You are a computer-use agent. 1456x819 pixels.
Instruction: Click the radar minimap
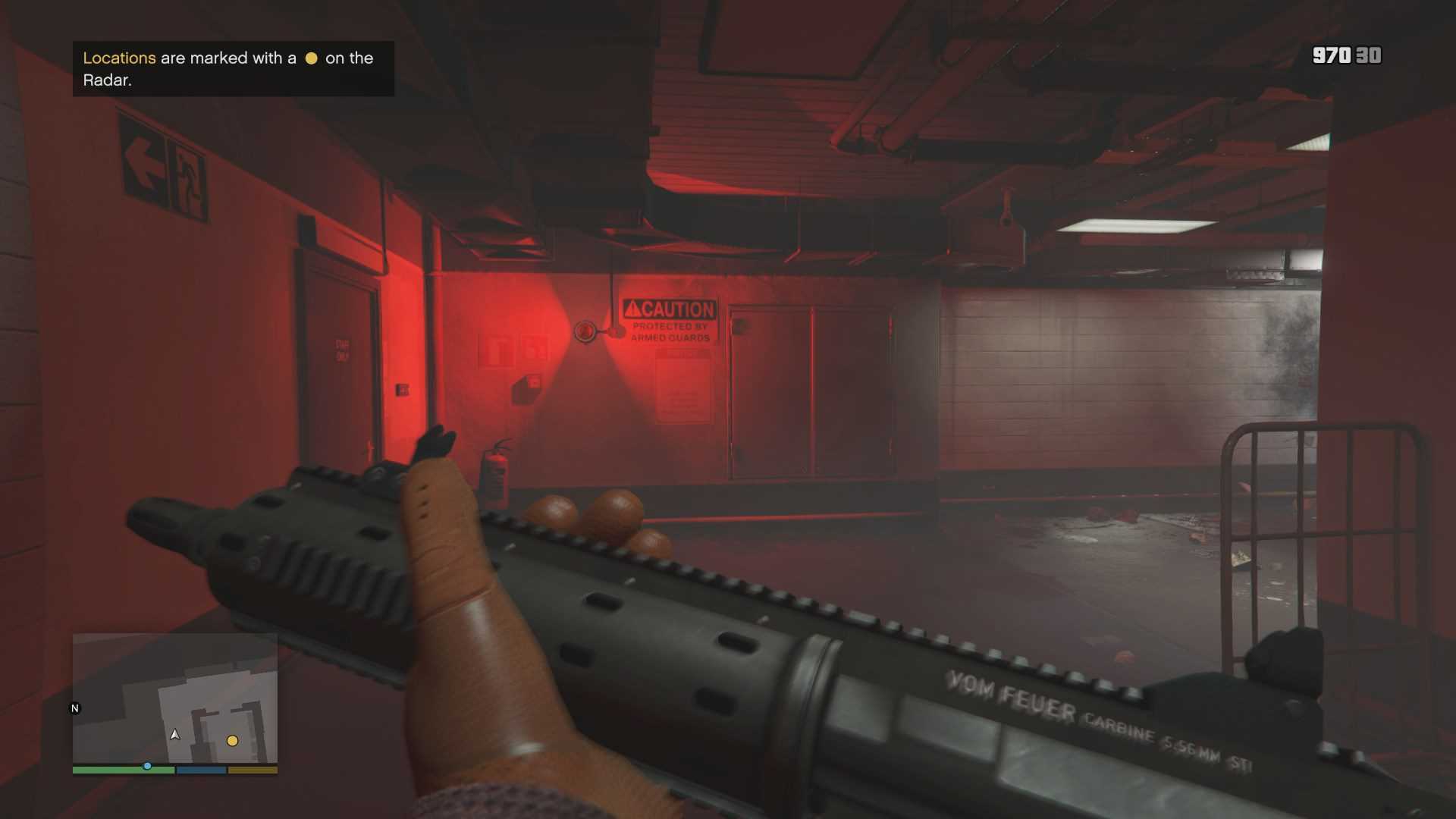(x=174, y=698)
